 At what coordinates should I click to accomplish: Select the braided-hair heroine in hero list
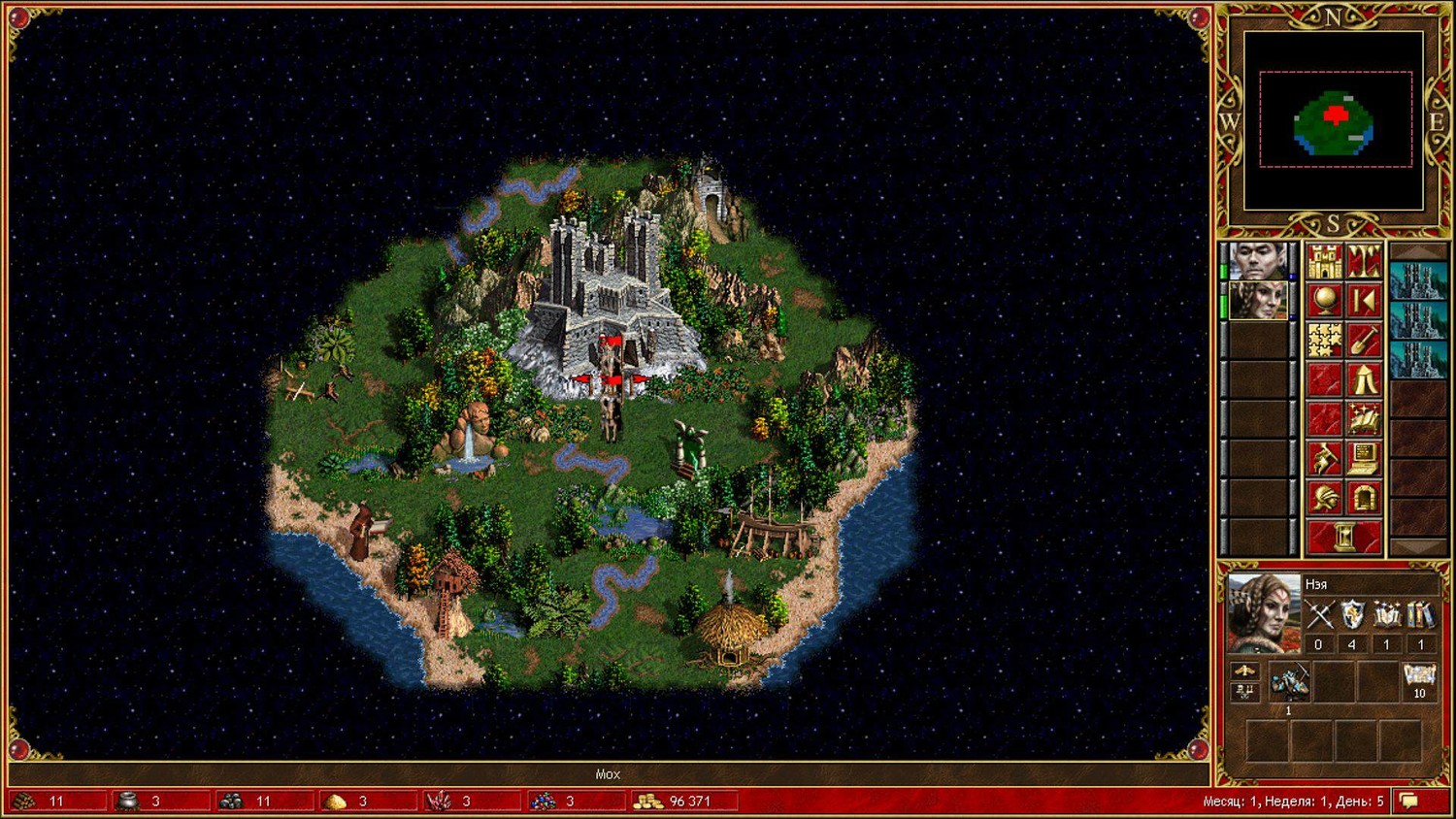pyautogui.click(x=1258, y=301)
